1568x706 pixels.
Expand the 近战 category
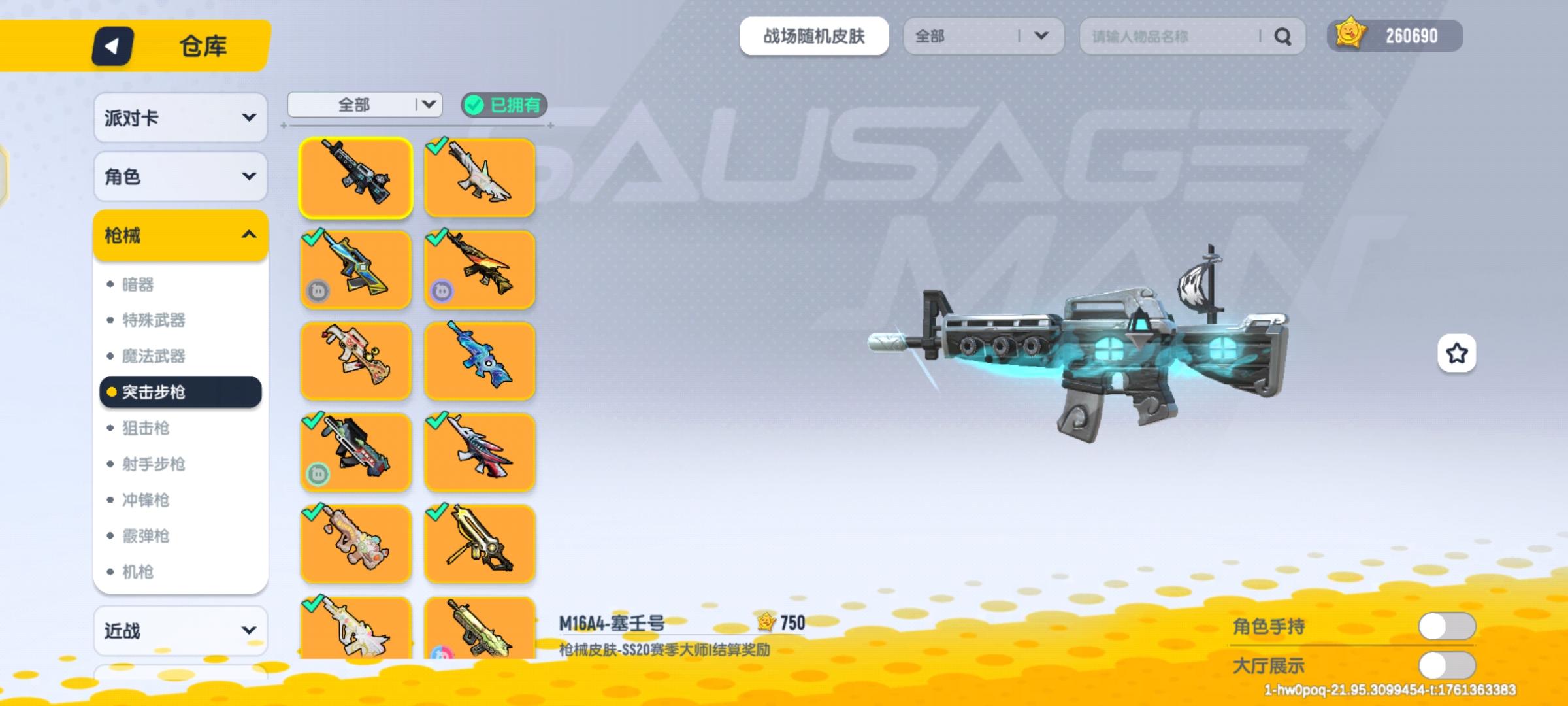[x=180, y=630]
